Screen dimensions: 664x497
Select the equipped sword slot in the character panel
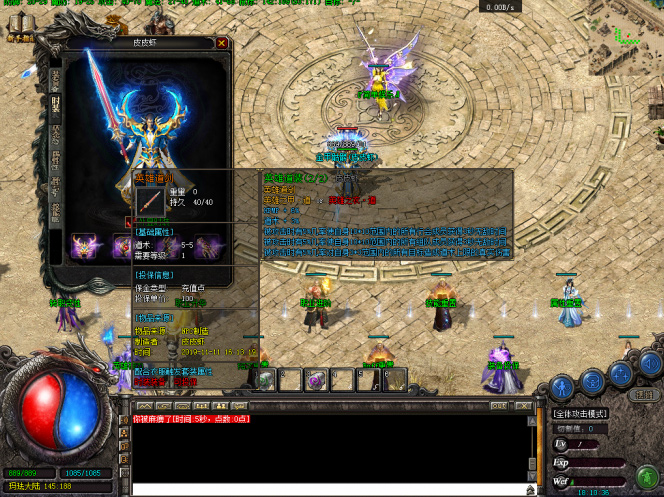(149, 201)
